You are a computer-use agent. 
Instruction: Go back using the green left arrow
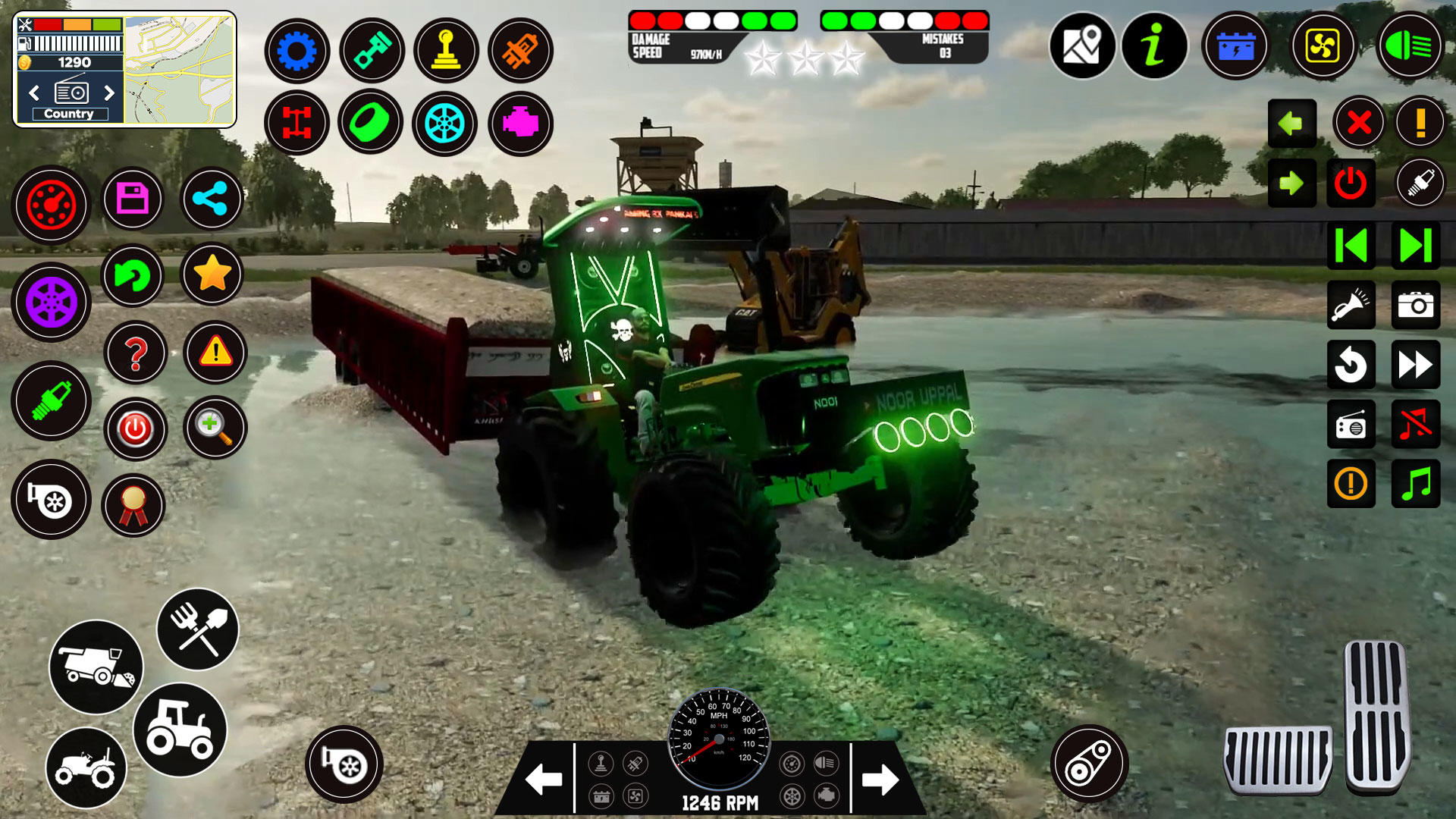1291,124
